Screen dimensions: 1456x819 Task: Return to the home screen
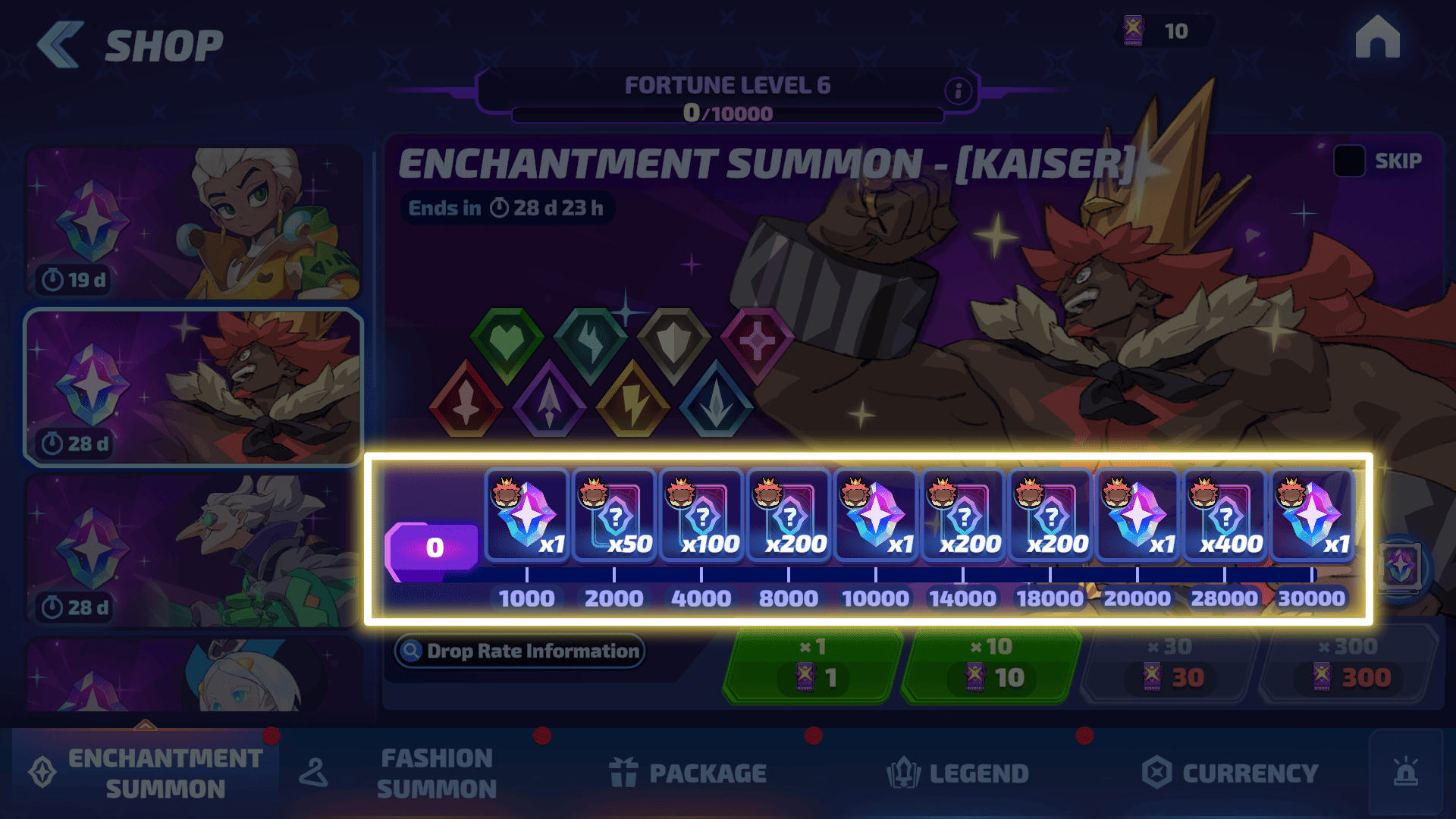coord(1377,38)
